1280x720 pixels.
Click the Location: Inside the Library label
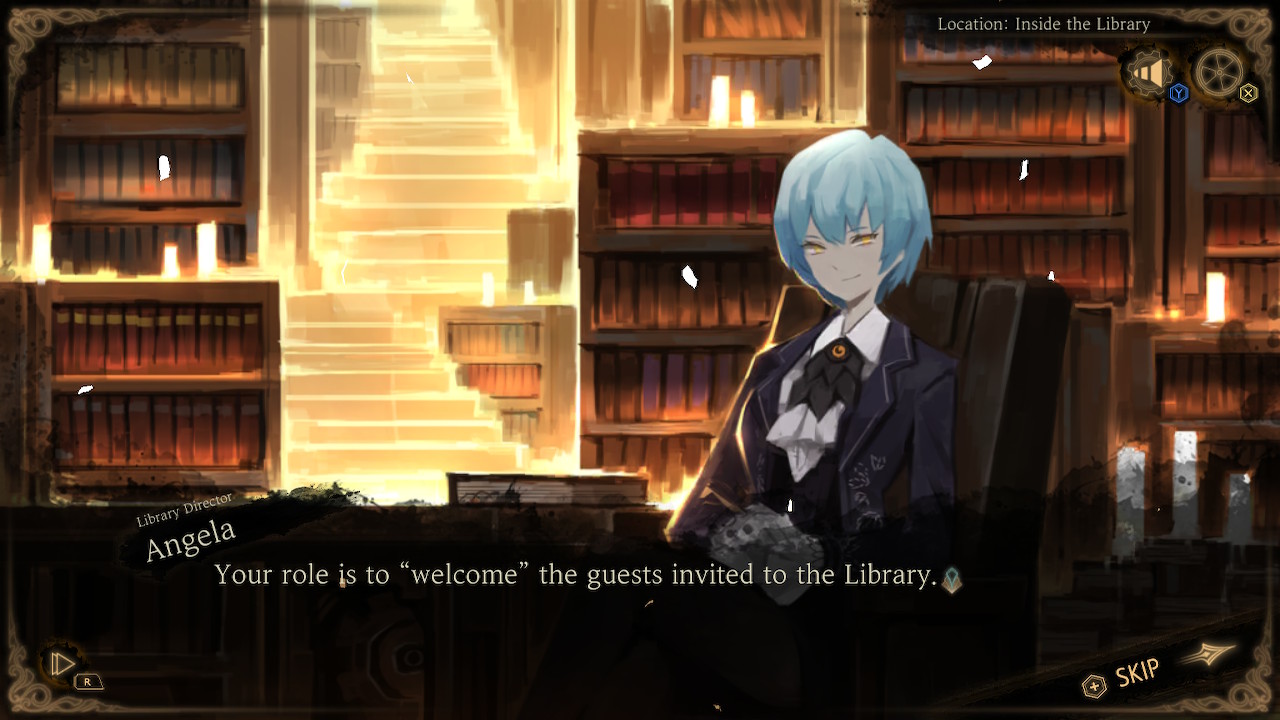1044,23
